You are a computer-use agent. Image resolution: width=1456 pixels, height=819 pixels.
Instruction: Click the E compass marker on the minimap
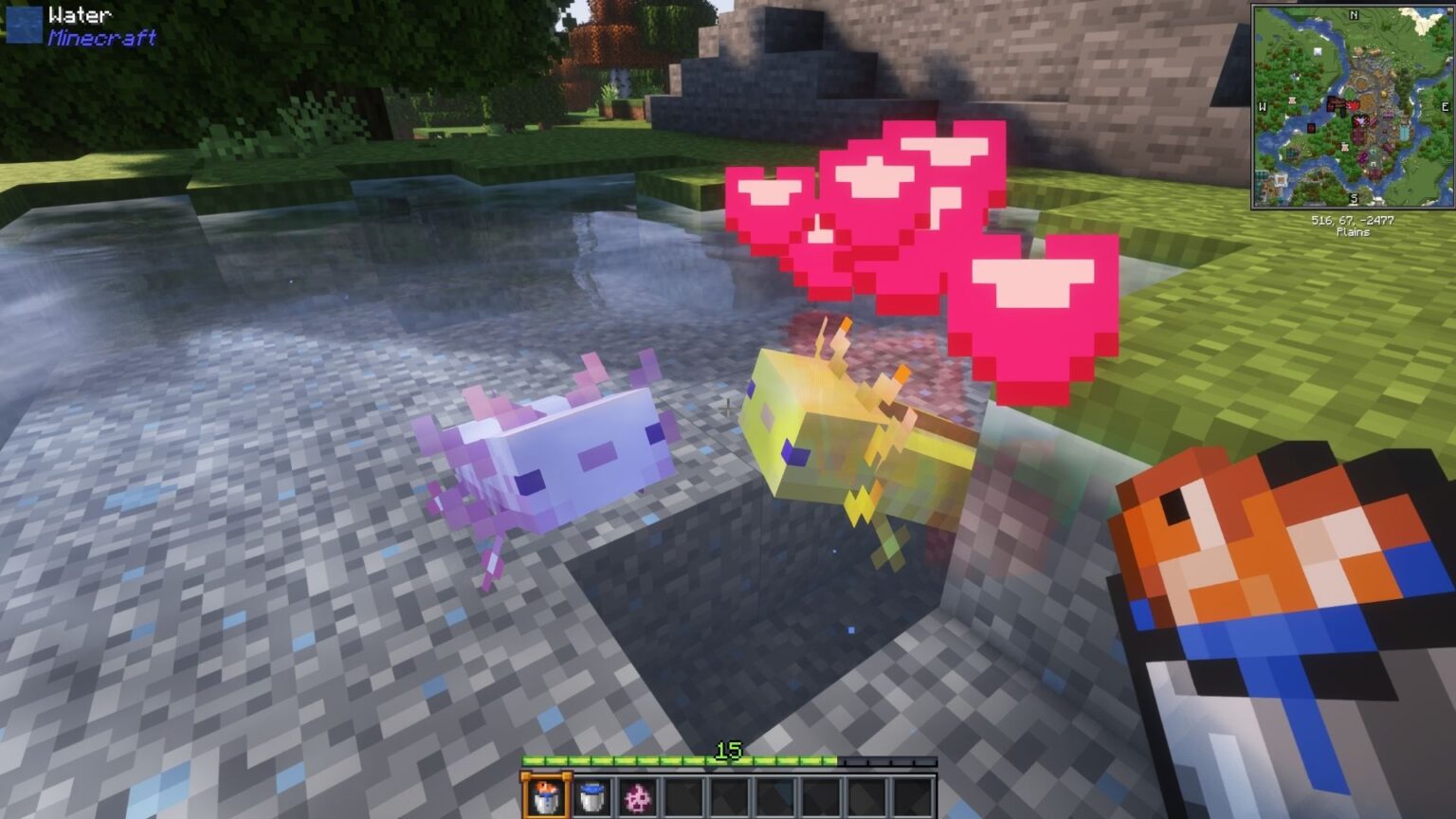(1444, 105)
